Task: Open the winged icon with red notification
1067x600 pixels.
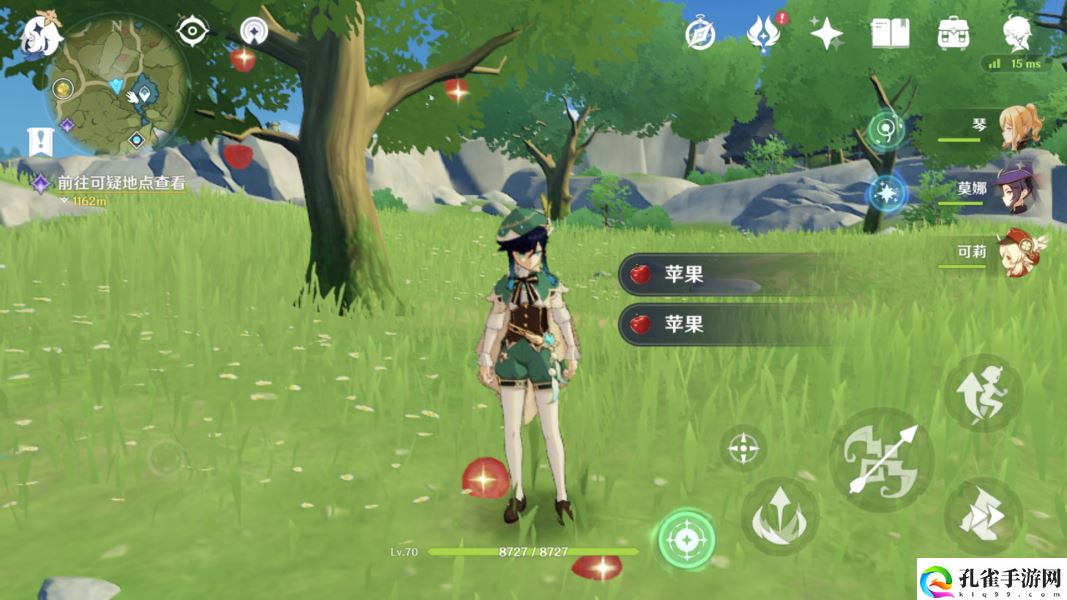Action: click(x=764, y=34)
